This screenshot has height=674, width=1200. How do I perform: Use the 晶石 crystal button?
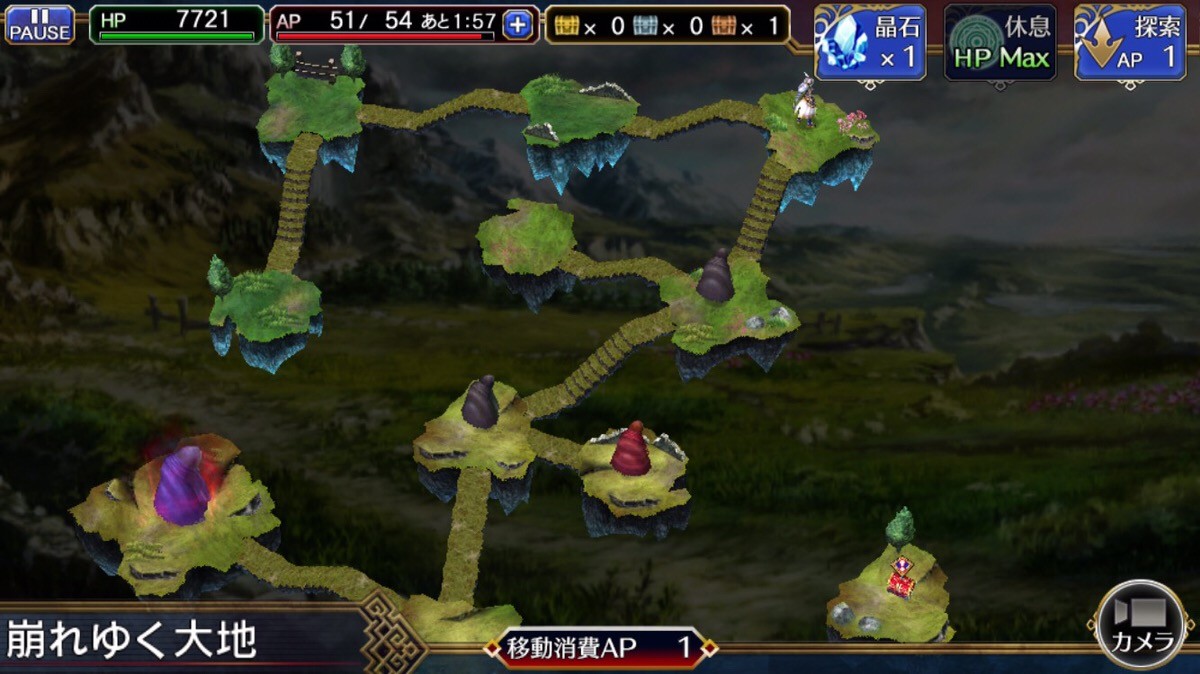pos(870,43)
